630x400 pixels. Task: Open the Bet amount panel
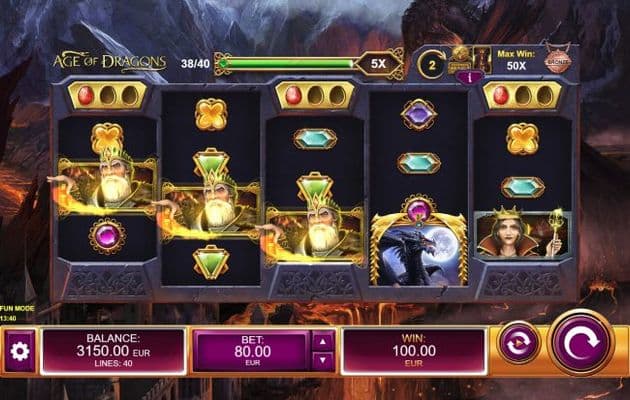[x=252, y=351]
